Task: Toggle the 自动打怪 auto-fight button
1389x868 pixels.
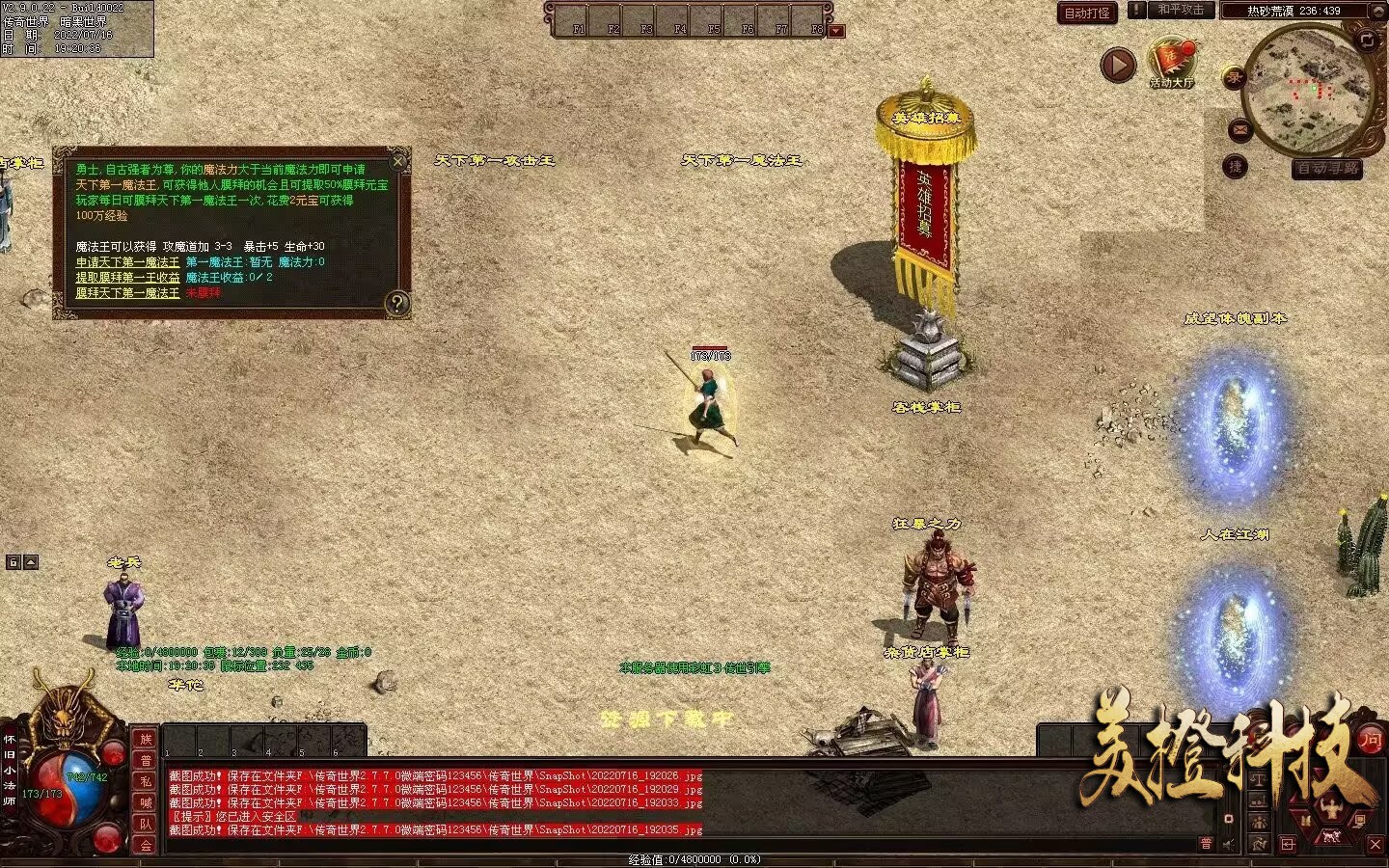Action: pos(1087,14)
